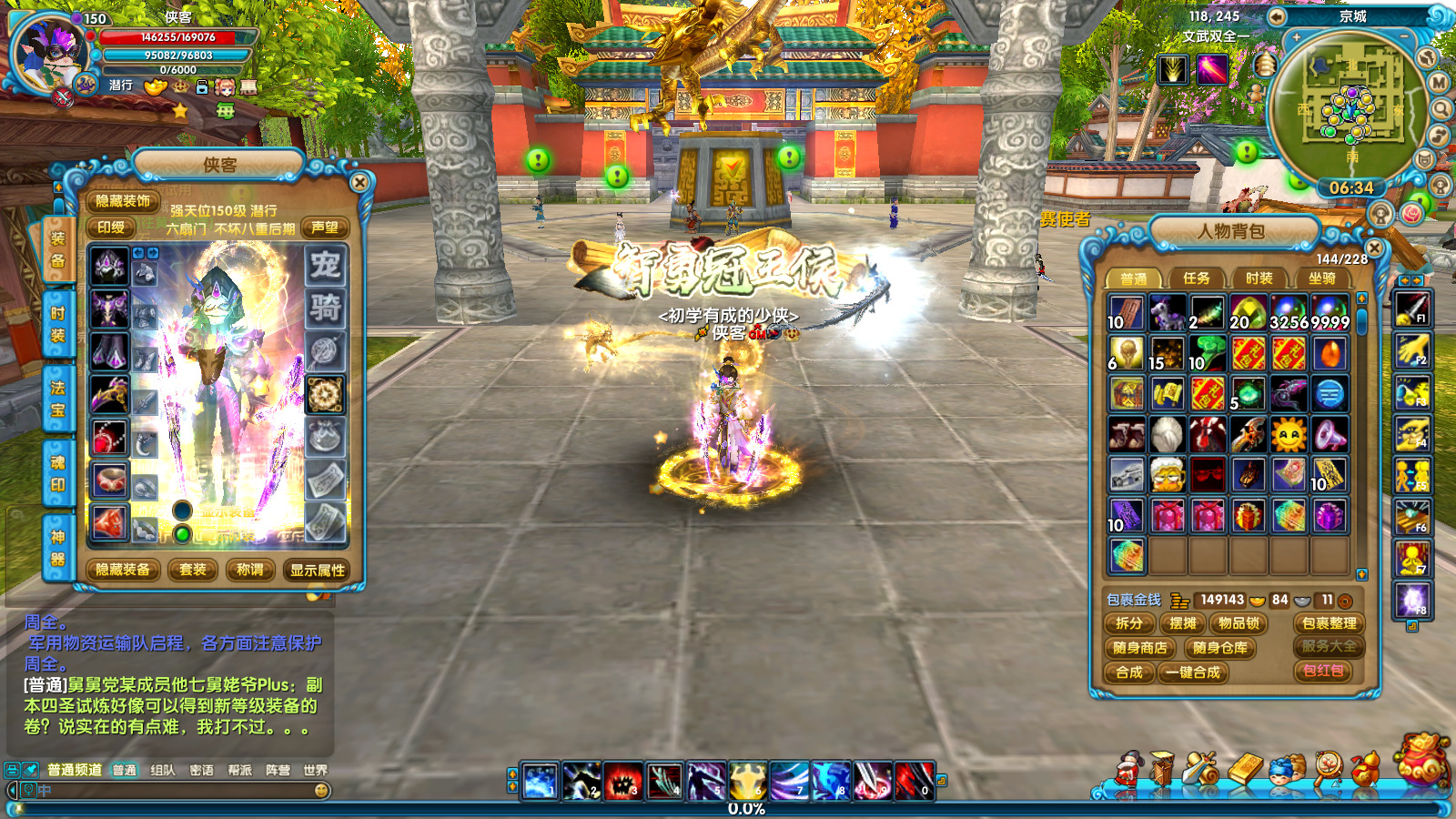Close the 人物背包 inventory window

[x=1374, y=248]
